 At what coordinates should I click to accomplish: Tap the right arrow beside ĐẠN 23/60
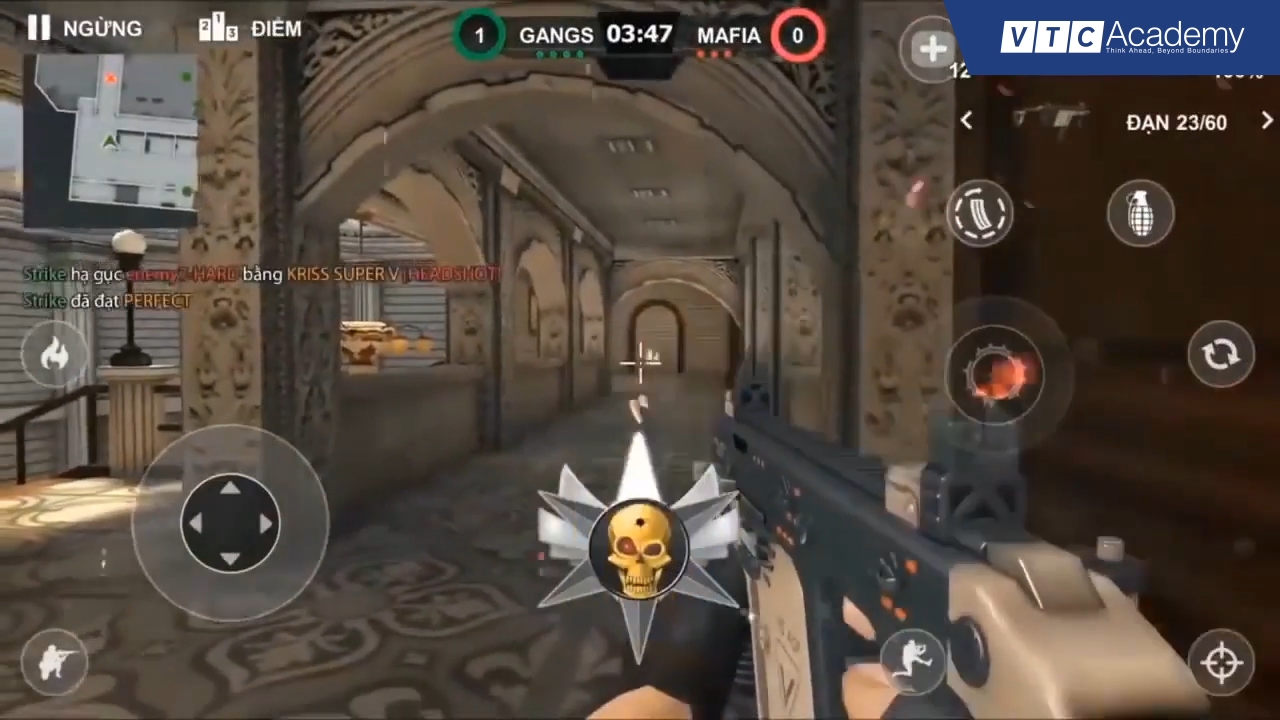pyautogui.click(x=1266, y=121)
